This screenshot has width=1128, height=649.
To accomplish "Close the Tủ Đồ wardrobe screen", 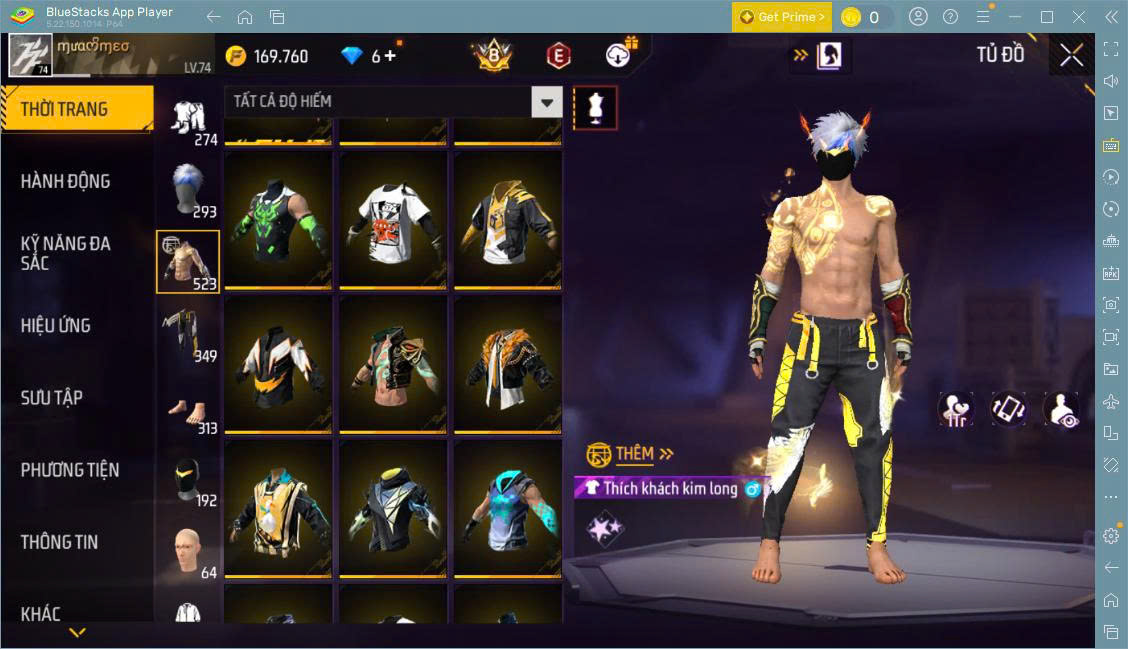I will 1071,56.
